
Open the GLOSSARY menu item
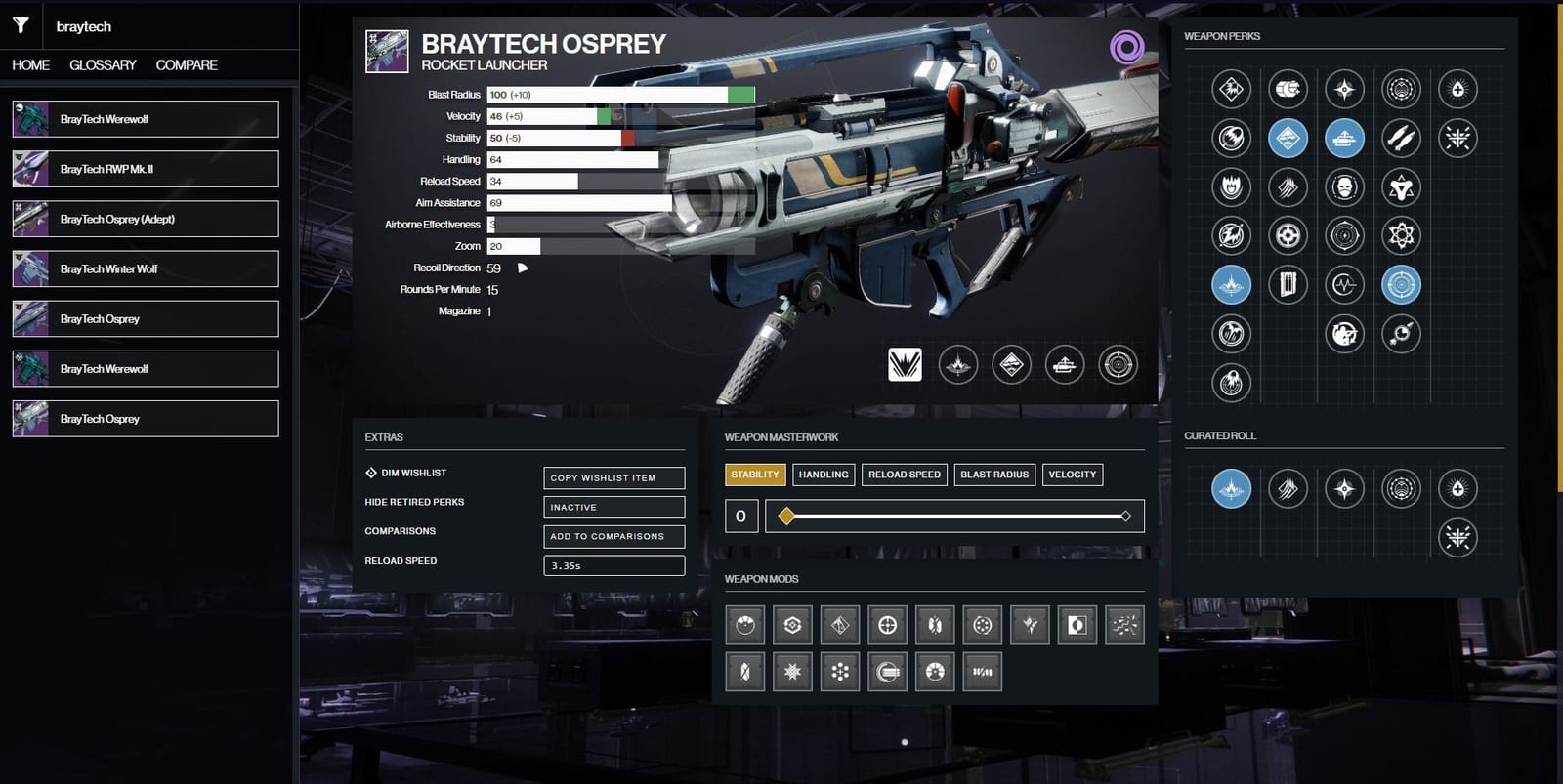point(102,64)
